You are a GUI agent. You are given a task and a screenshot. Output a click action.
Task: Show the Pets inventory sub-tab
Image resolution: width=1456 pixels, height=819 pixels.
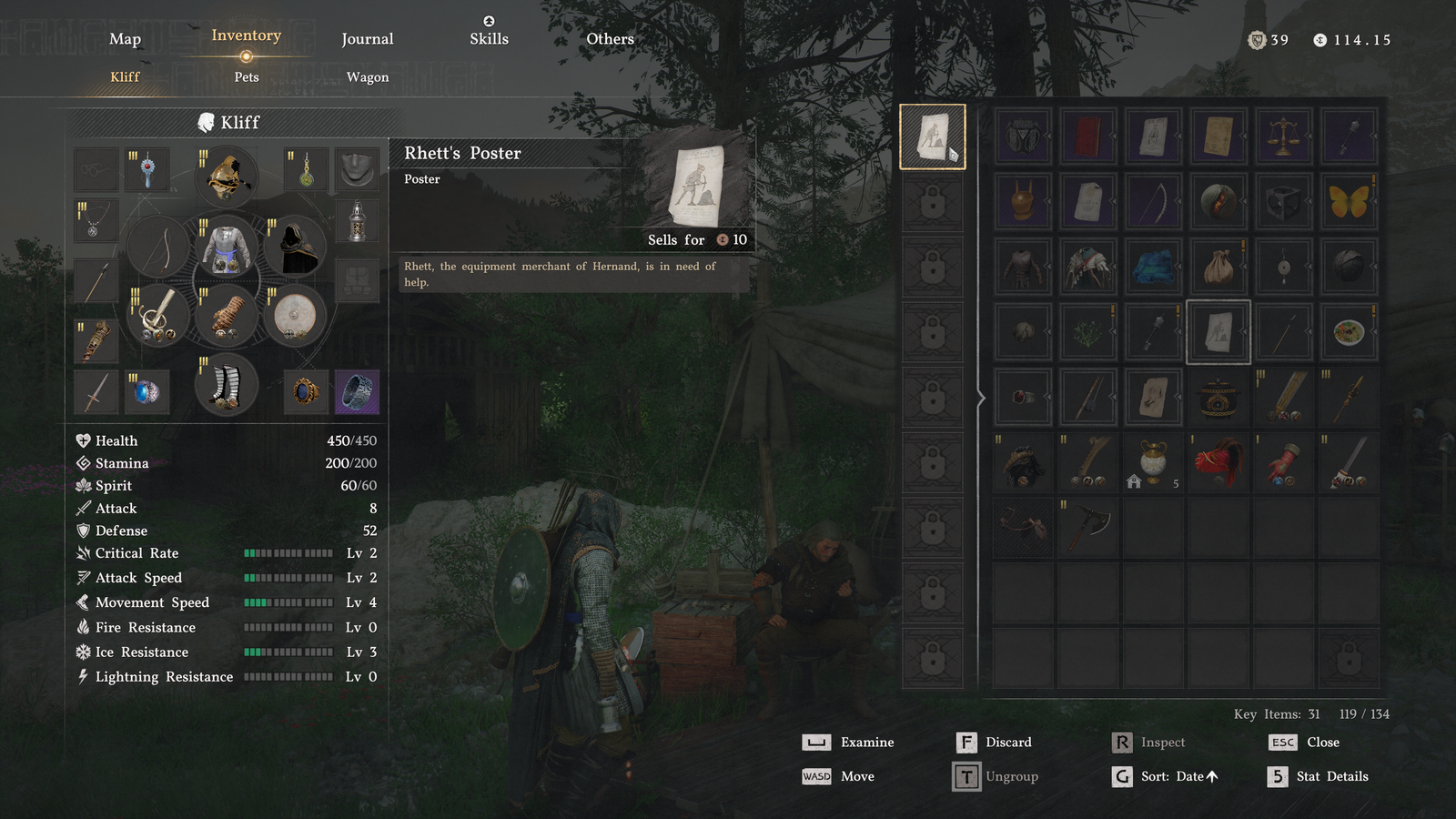(247, 77)
